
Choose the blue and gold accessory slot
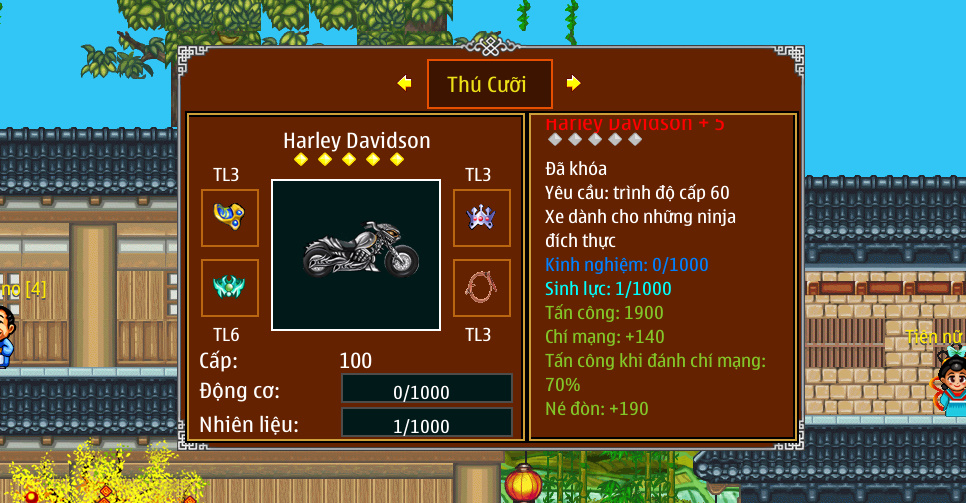pos(230,217)
